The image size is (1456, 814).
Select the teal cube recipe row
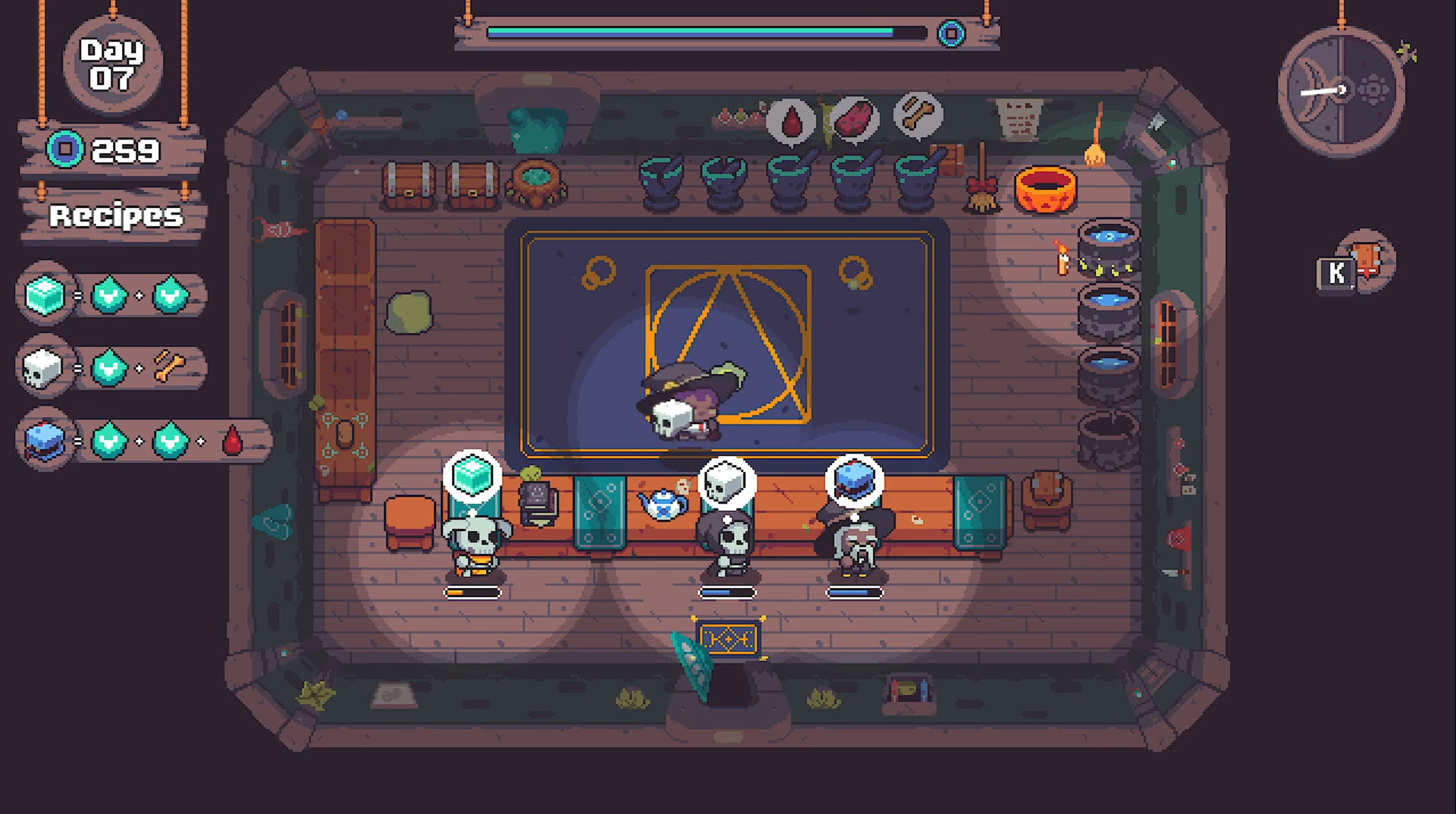click(111, 296)
